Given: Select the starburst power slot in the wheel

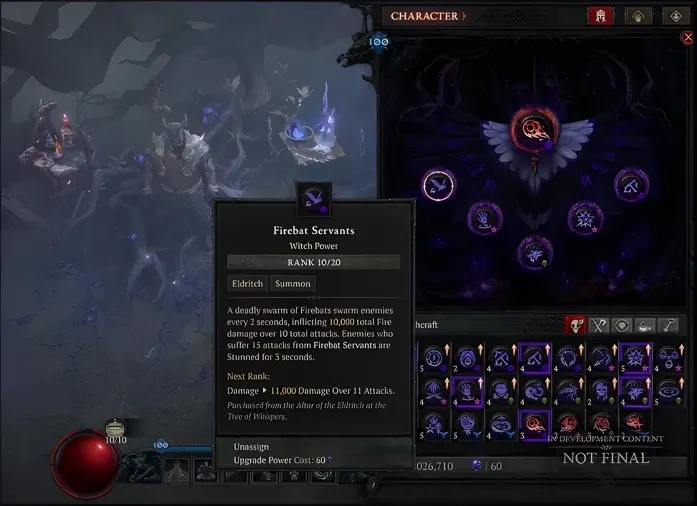Looking at the screenshot, I should coord(585,217).
